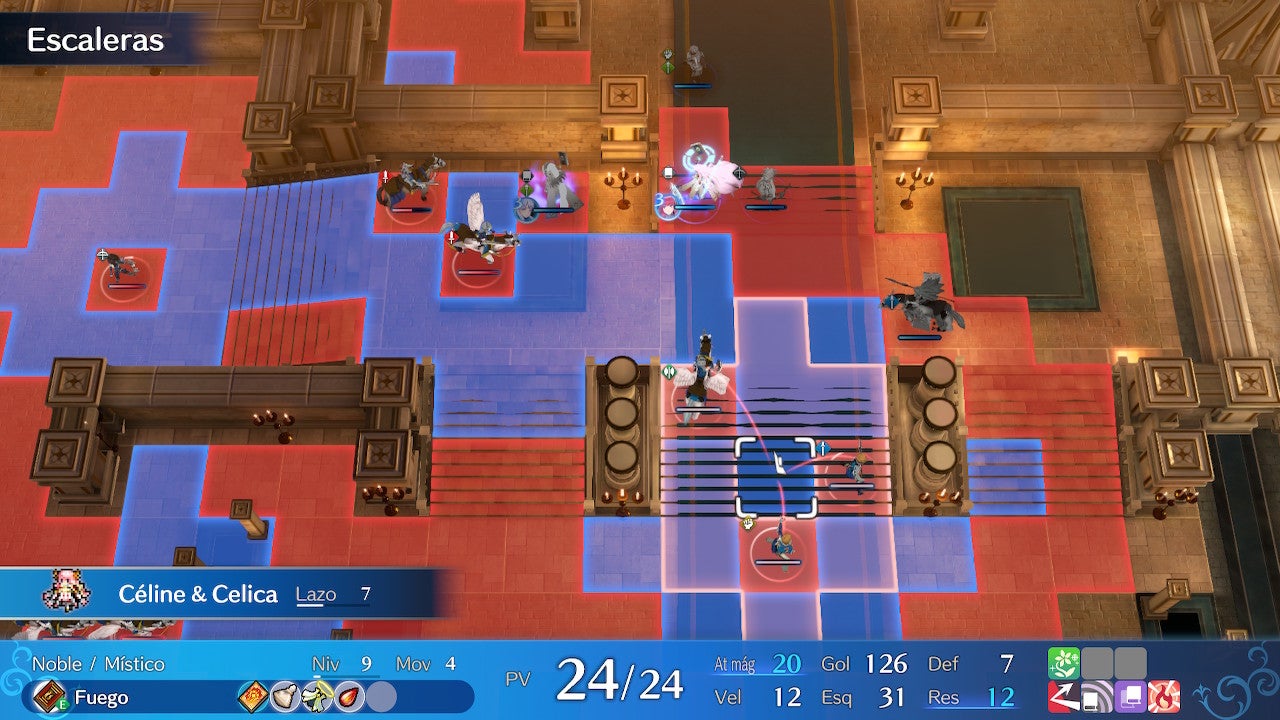The height and width of the screenshot is (720, 1280).
Task: Click the green healing flower skill icon
Action: coord(1063,662)
